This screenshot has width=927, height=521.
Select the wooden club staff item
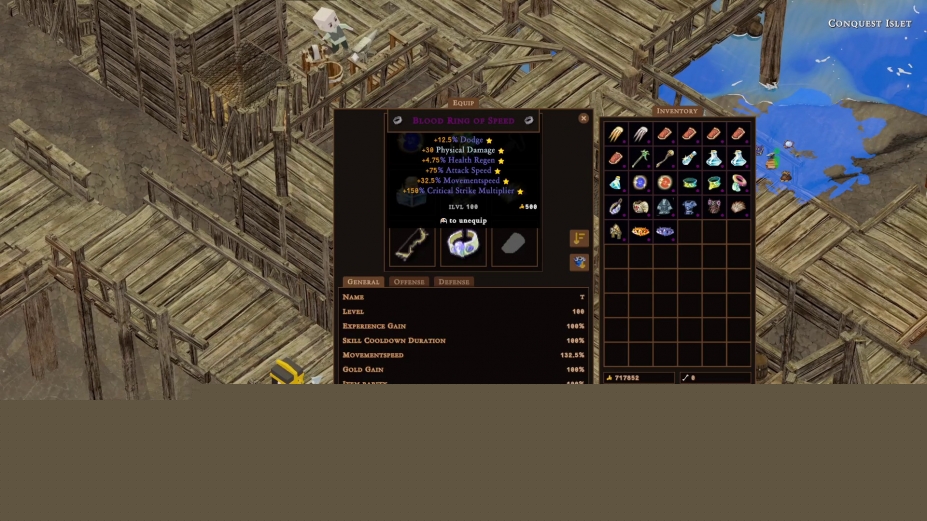pos(665,158)
